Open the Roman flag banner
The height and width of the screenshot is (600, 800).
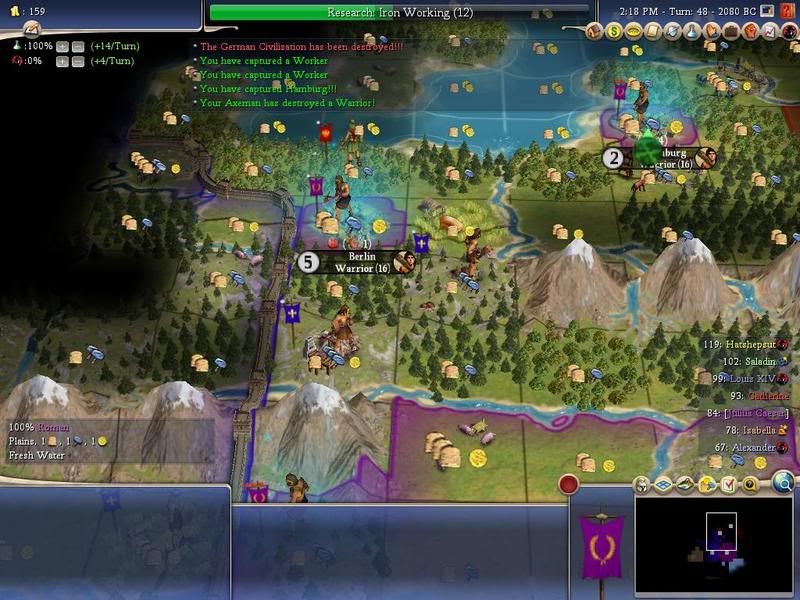coord(602,545)
